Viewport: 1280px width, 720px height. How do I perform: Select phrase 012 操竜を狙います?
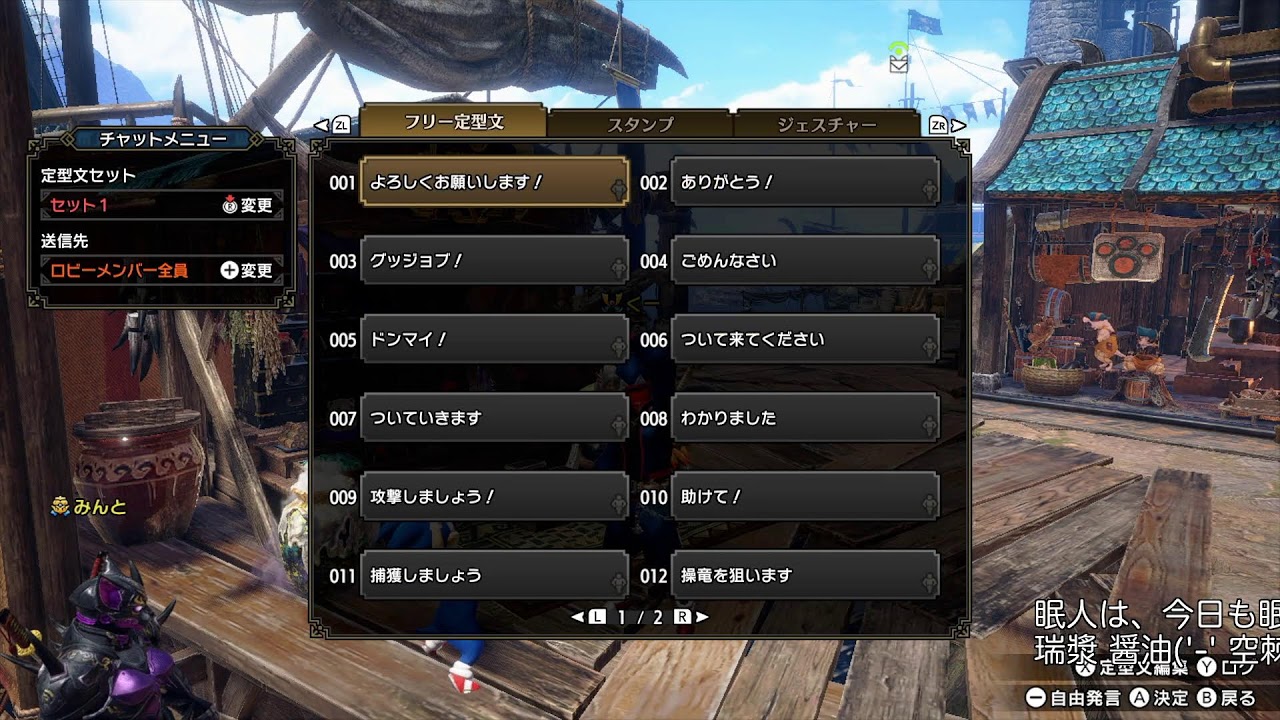tap(804, 575)
